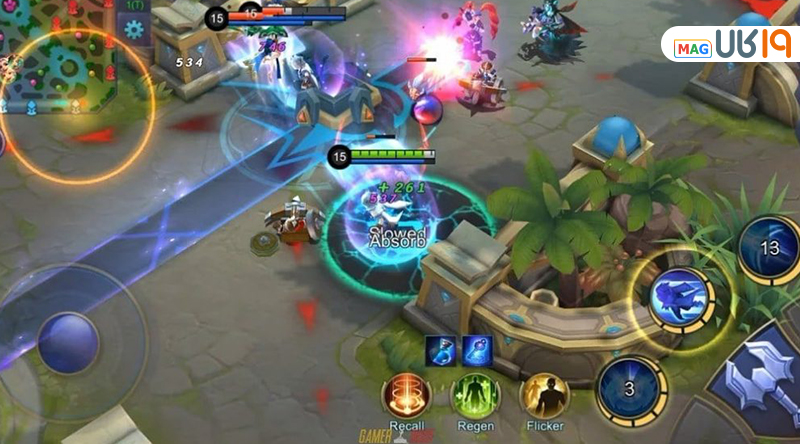This screenshot has width=800, height=444.
Task: Use the Regen ability
Action: coord(475,396)
